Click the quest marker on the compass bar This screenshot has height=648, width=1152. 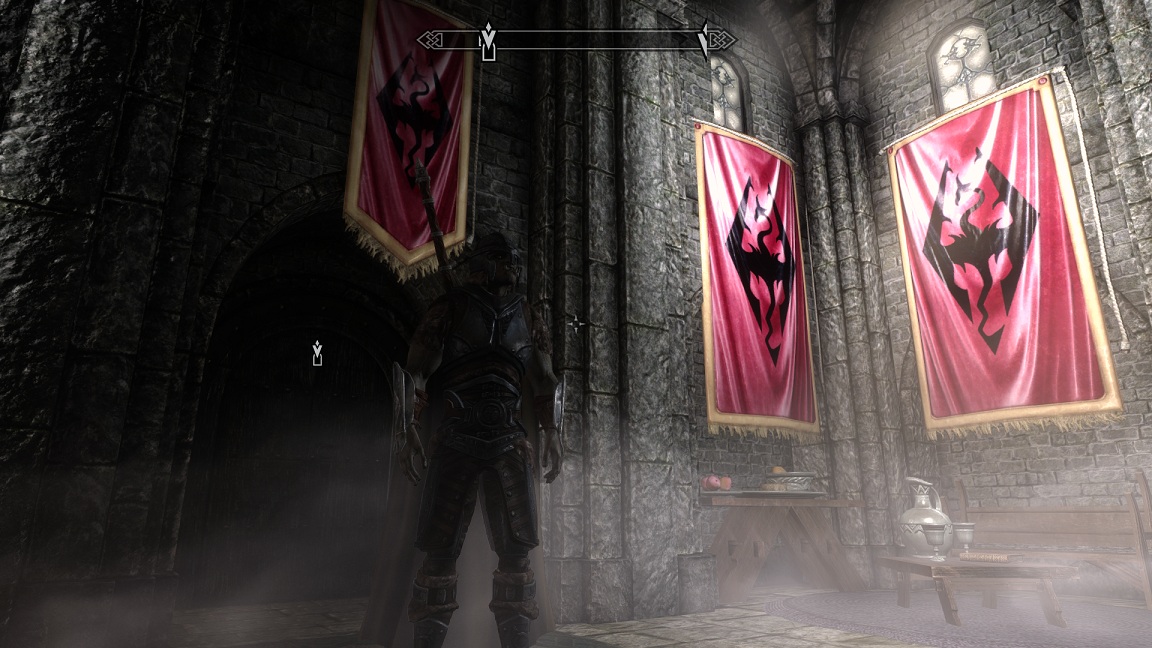[x=488, y=41]
